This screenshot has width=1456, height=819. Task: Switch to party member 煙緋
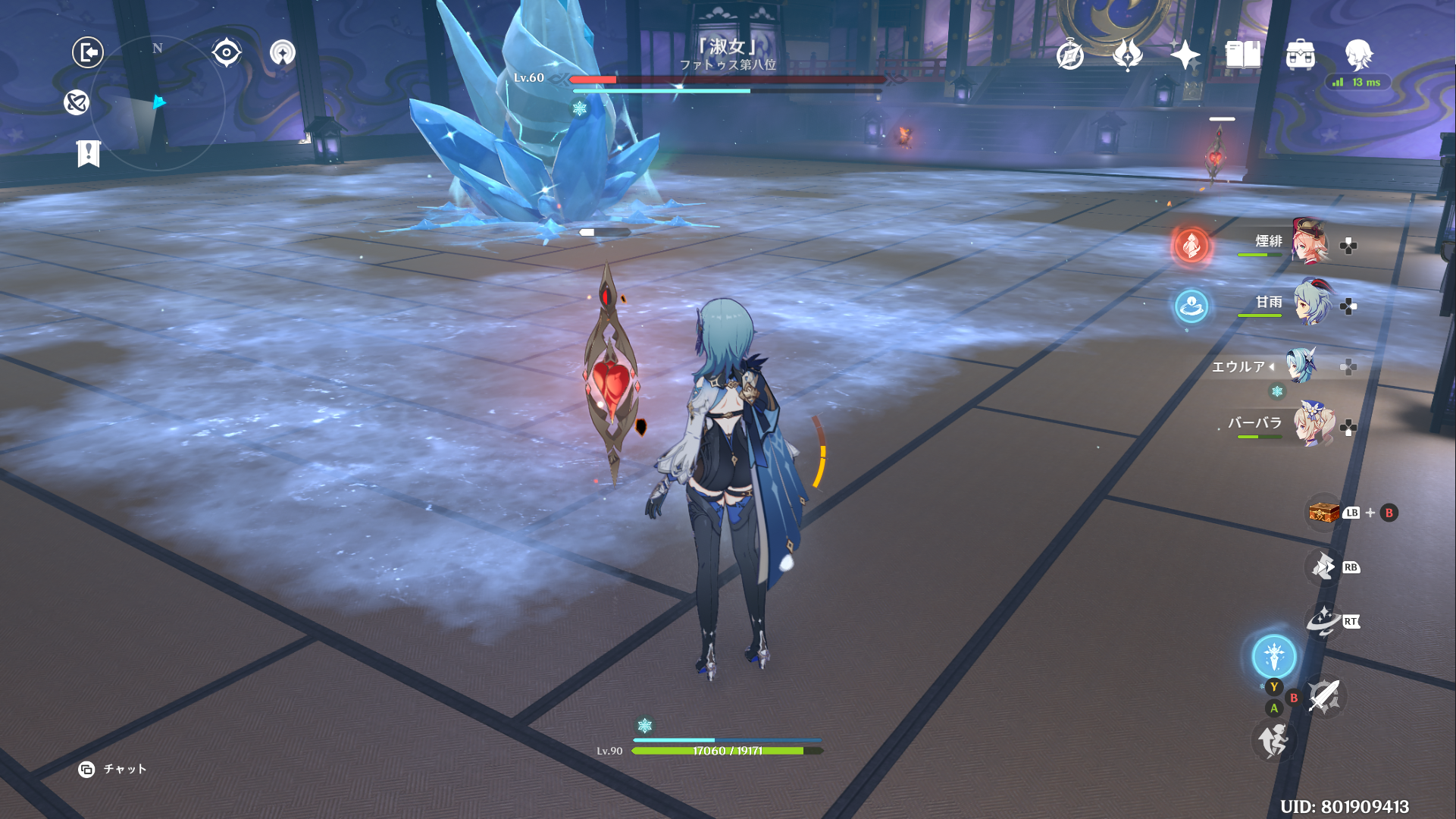click(x=1310, y=243)
